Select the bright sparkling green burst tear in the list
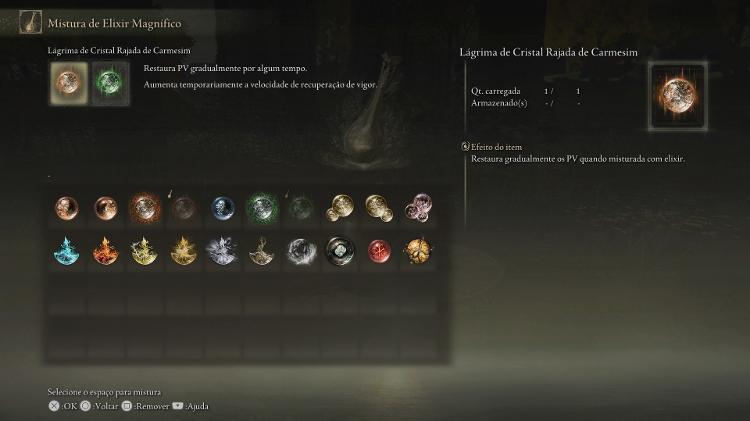This screenshot has height=421, width=750. click(262, 208)
